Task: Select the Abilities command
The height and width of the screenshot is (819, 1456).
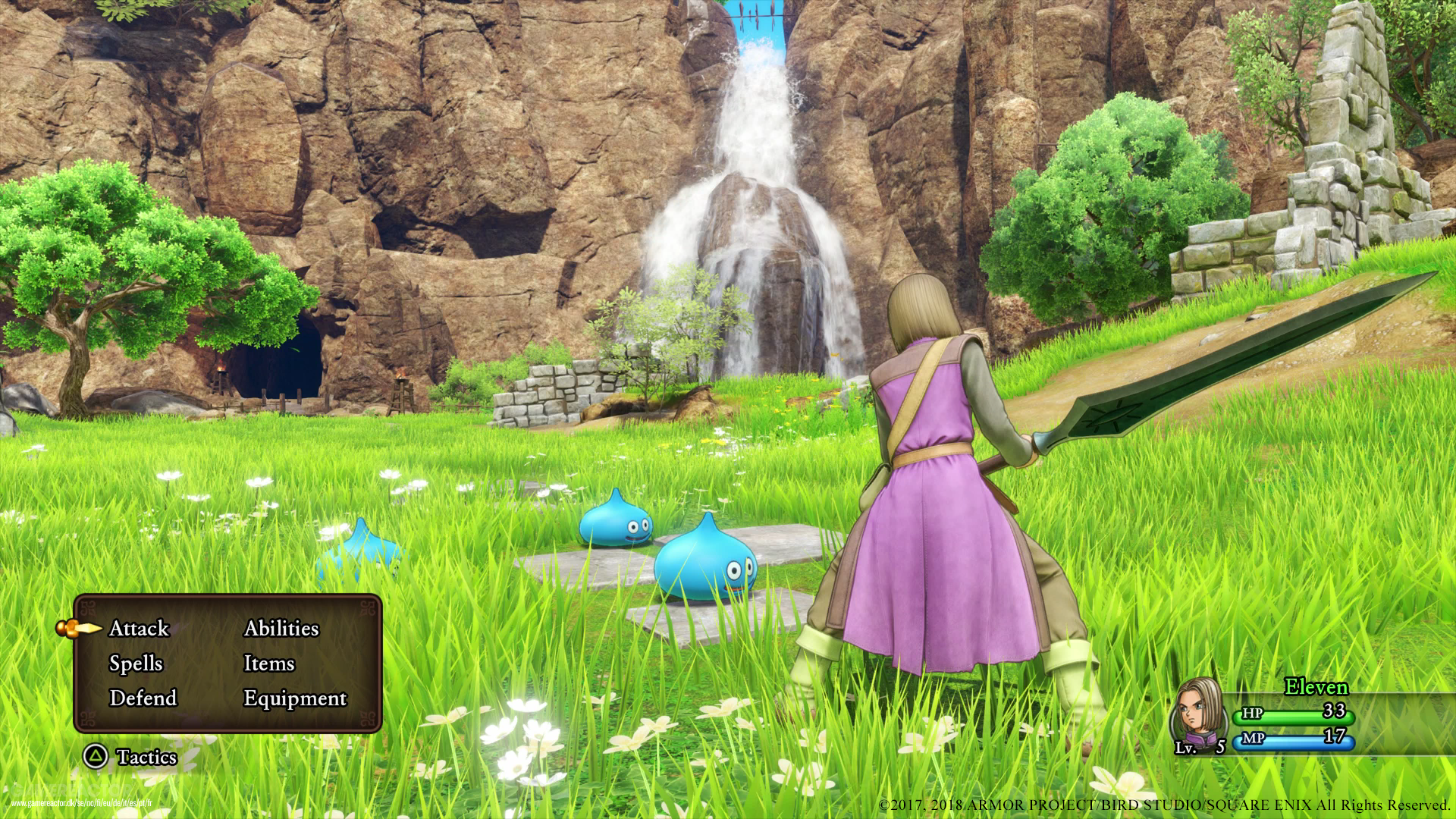Action: pyautogui.click(x=282, y=629)
